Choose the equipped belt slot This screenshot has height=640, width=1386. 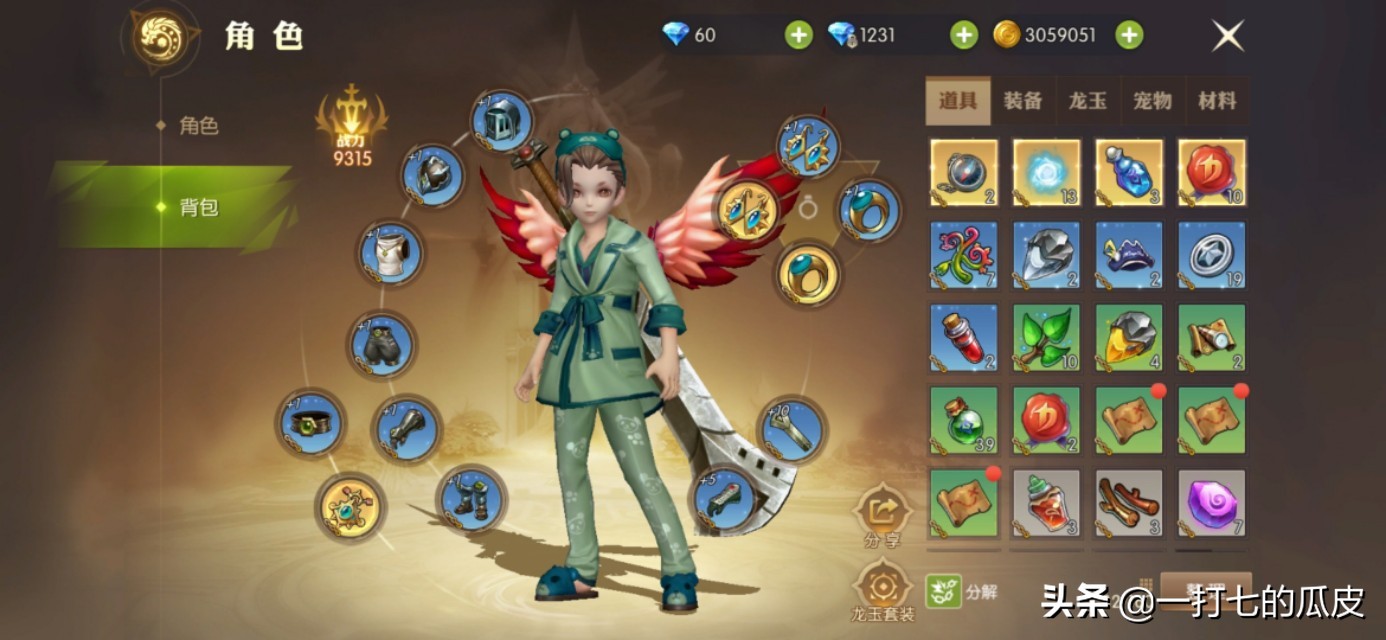(x=311, y=424)
